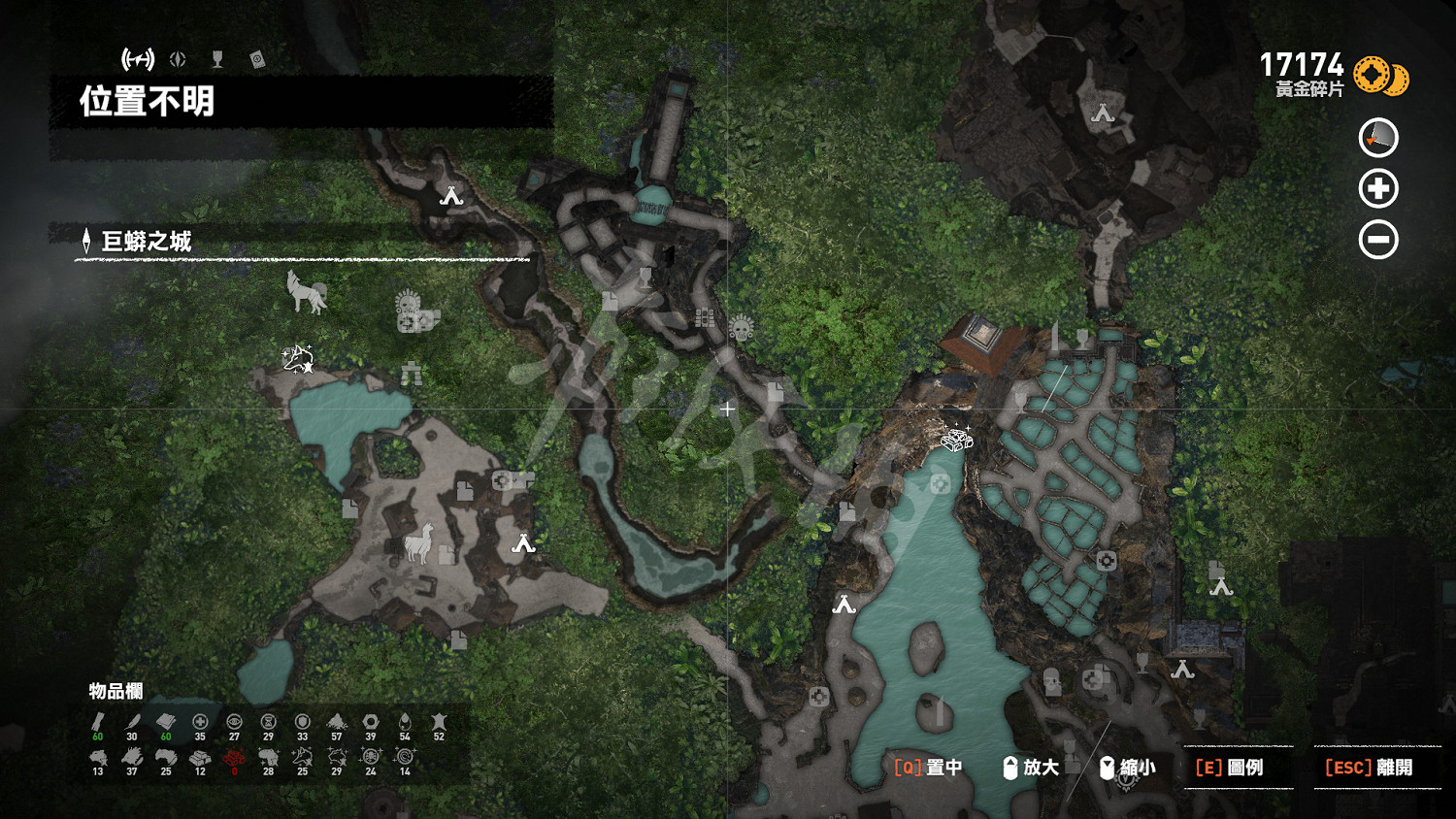Zoom in with the plus button
Viewport: 1456px width, 819px height.
1377,188
